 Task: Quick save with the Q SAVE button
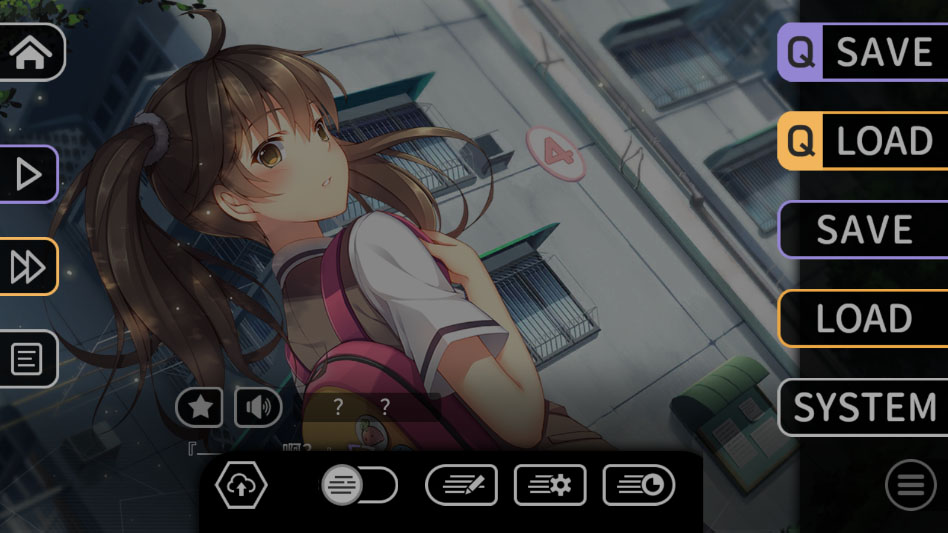(x=862, y=52)
